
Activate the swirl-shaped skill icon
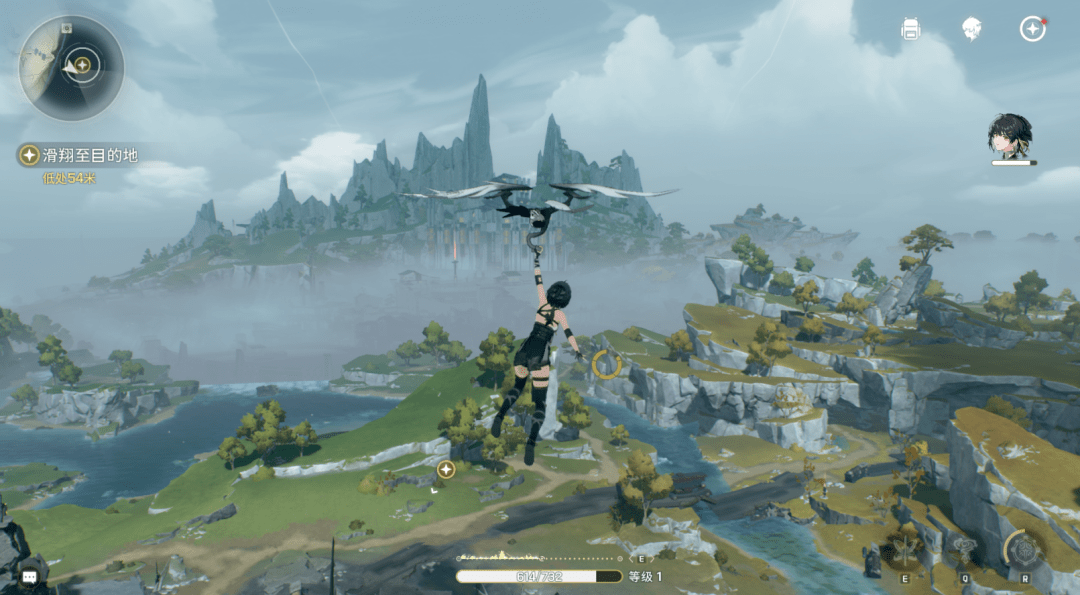(x=963, y=548)
